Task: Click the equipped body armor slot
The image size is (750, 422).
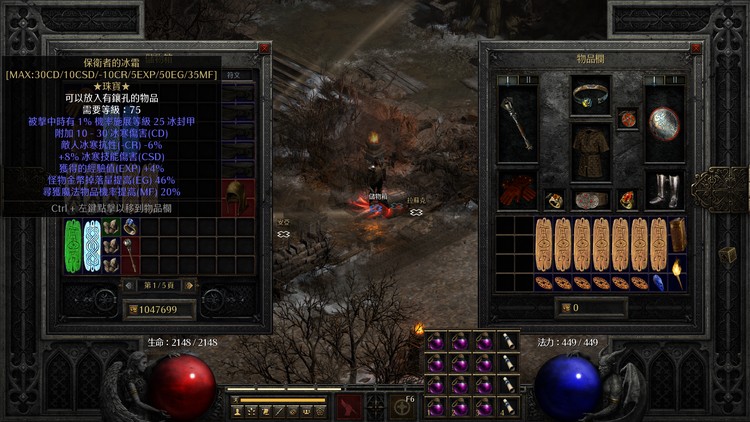Action: 591,152
